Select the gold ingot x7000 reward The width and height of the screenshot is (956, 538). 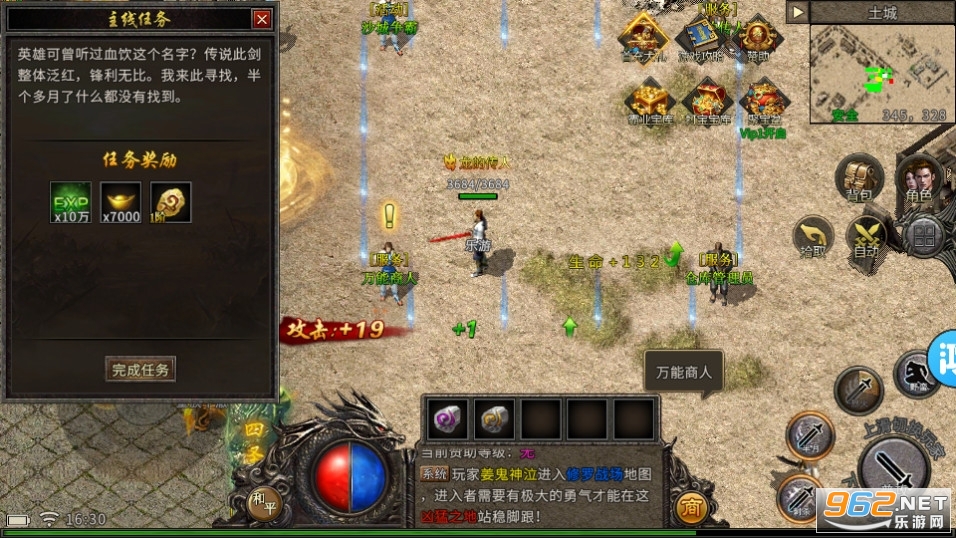pos(121,202)
